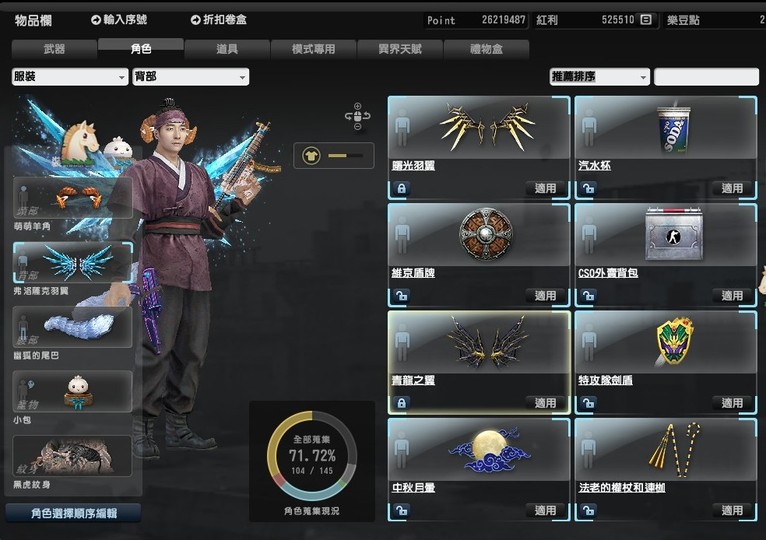Screen dimensions: 766x540
Task: Select the 中秋月暈 moon item
Action: 478,457
